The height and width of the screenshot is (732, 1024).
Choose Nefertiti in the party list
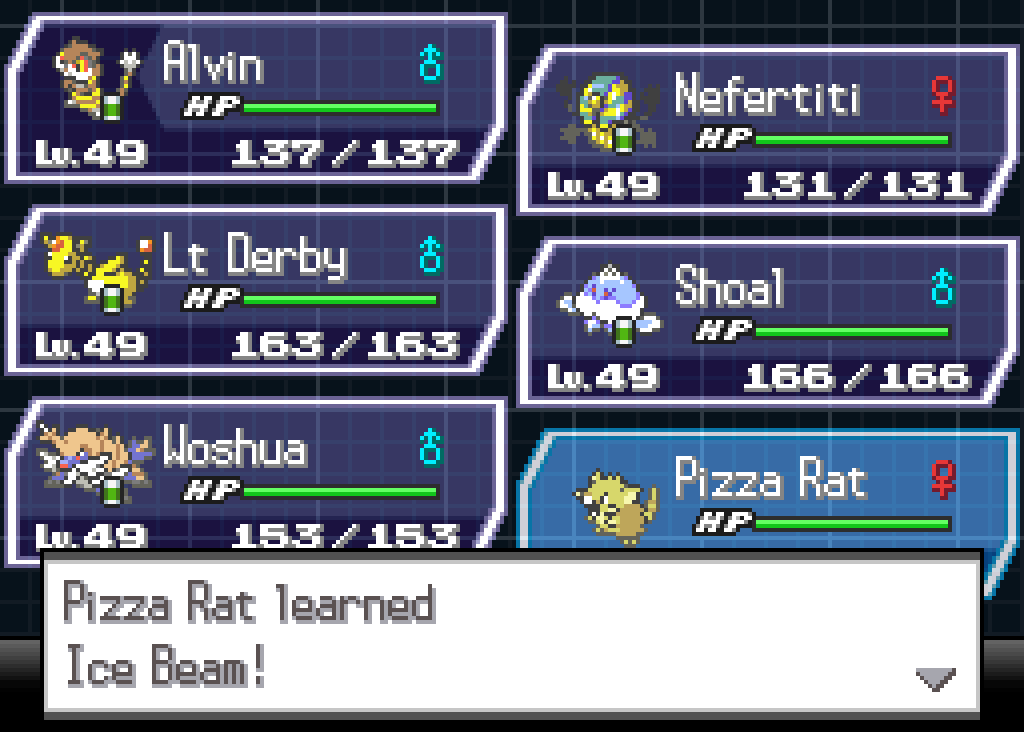(x=768, y=130)
